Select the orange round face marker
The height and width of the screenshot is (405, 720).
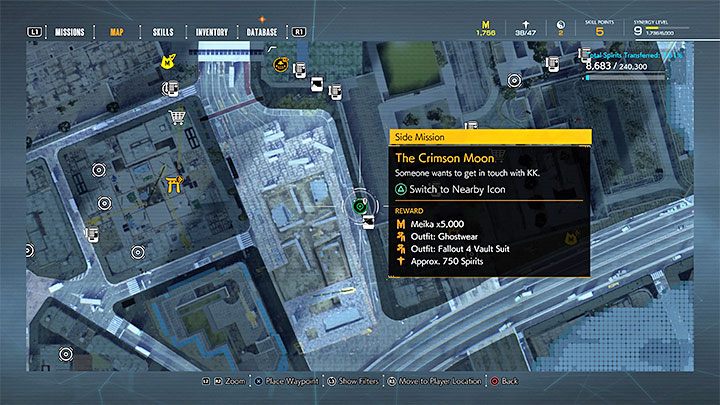[281, 66]
